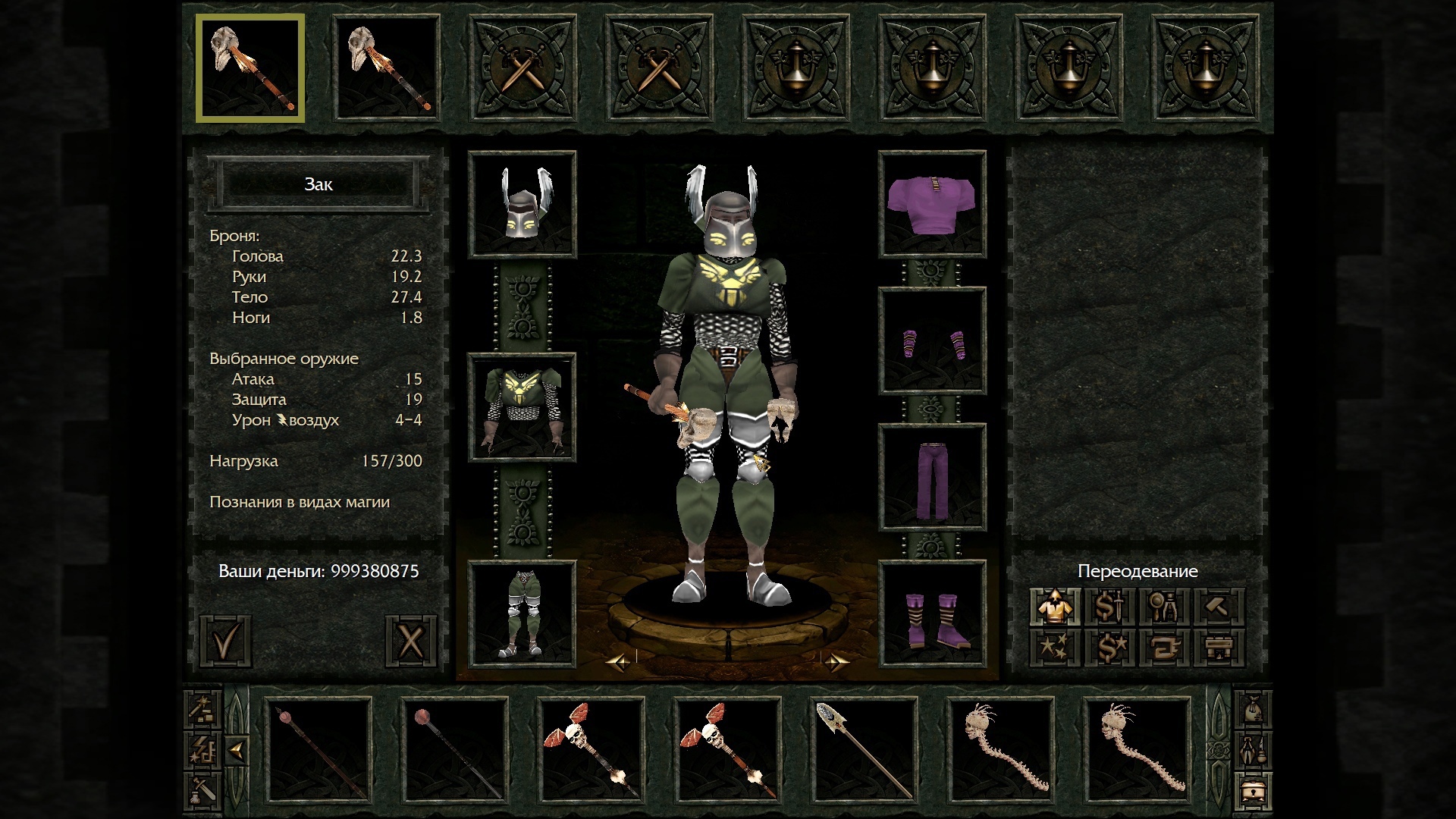1456x819 pixels.
Task: Select the spear item in the bottom row
Action: click(864, 751)
